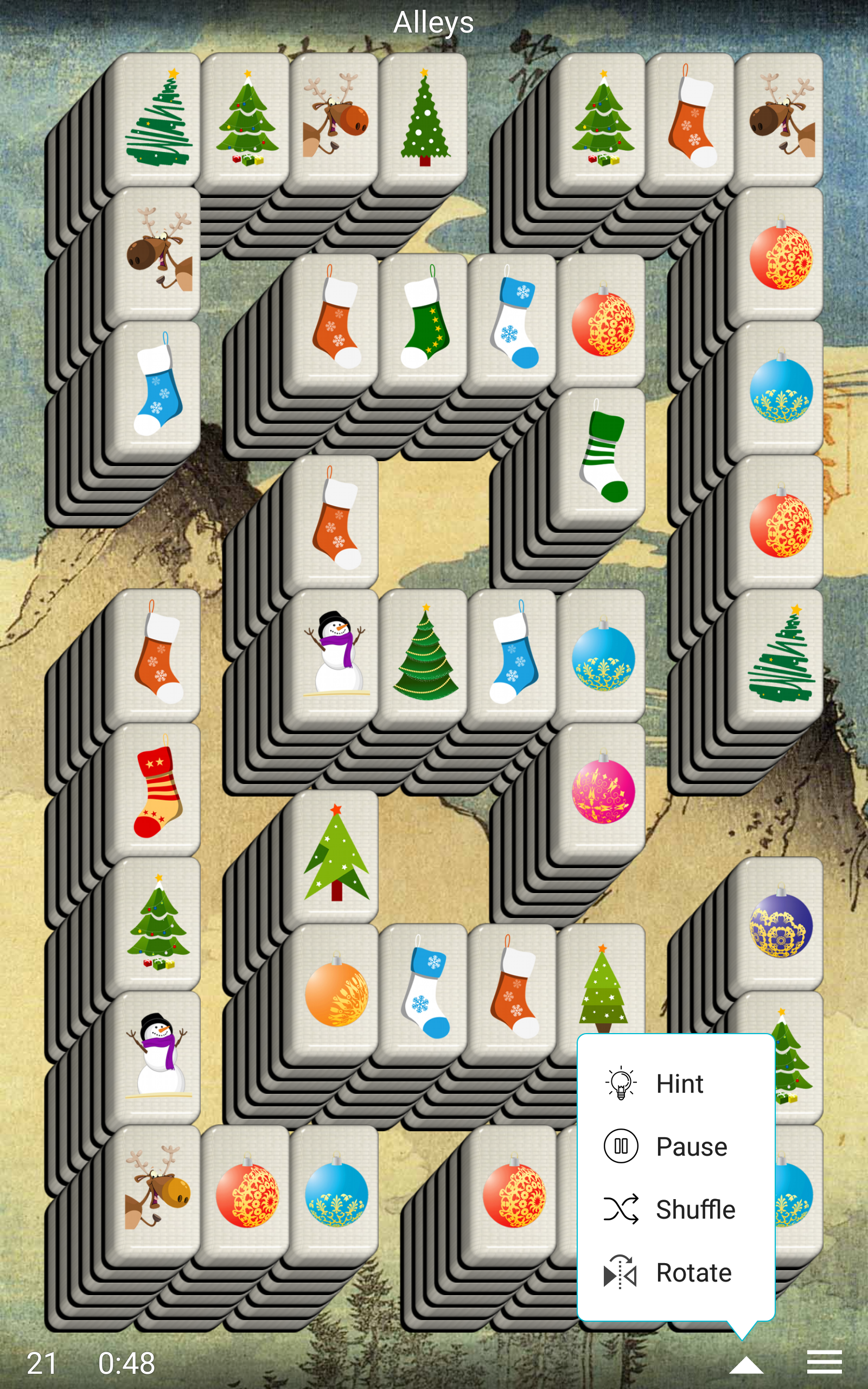
Task: Click the Pause icon in the menu
Action: pyautogui.click(x=622, y=1147)
